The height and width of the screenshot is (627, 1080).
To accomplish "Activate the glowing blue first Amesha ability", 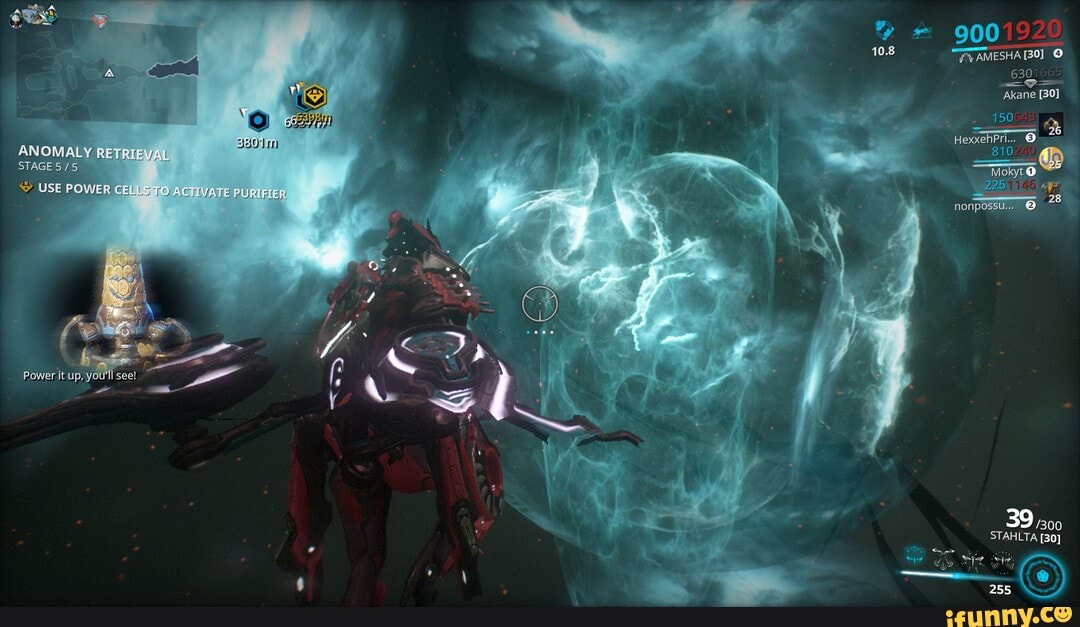I will point(916,554).
